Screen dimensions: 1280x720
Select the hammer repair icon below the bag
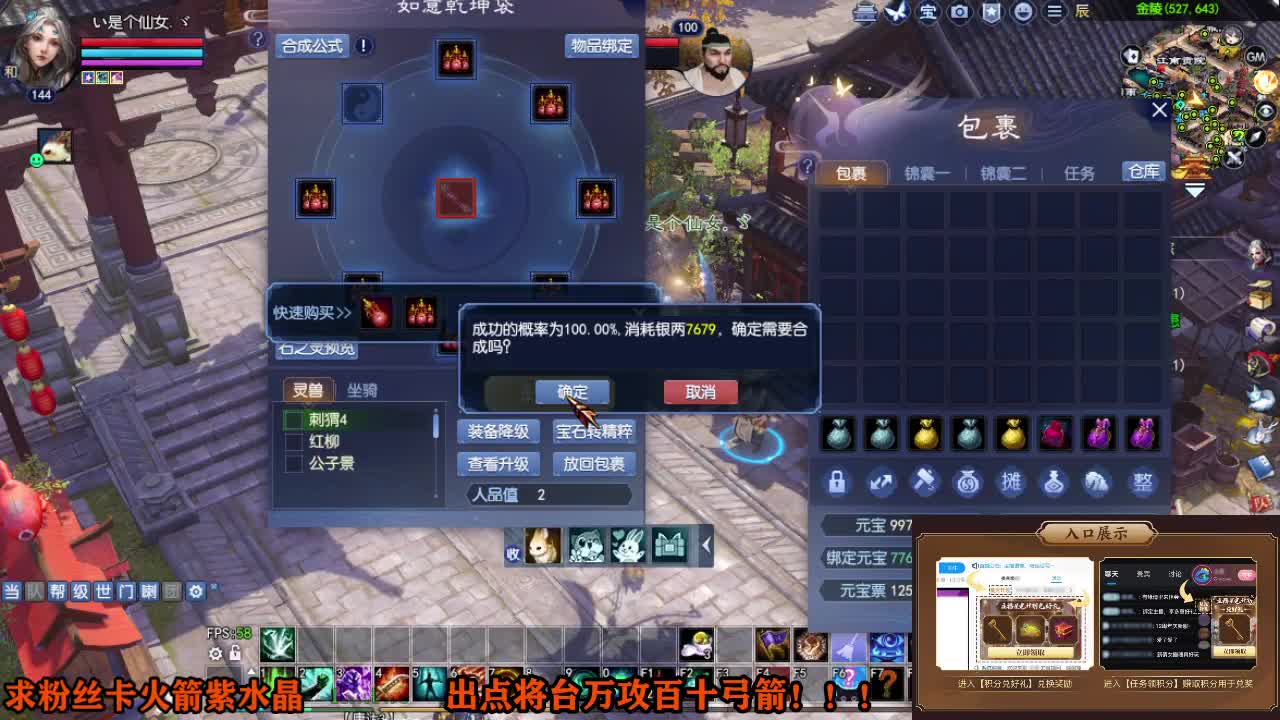(924, 482)
